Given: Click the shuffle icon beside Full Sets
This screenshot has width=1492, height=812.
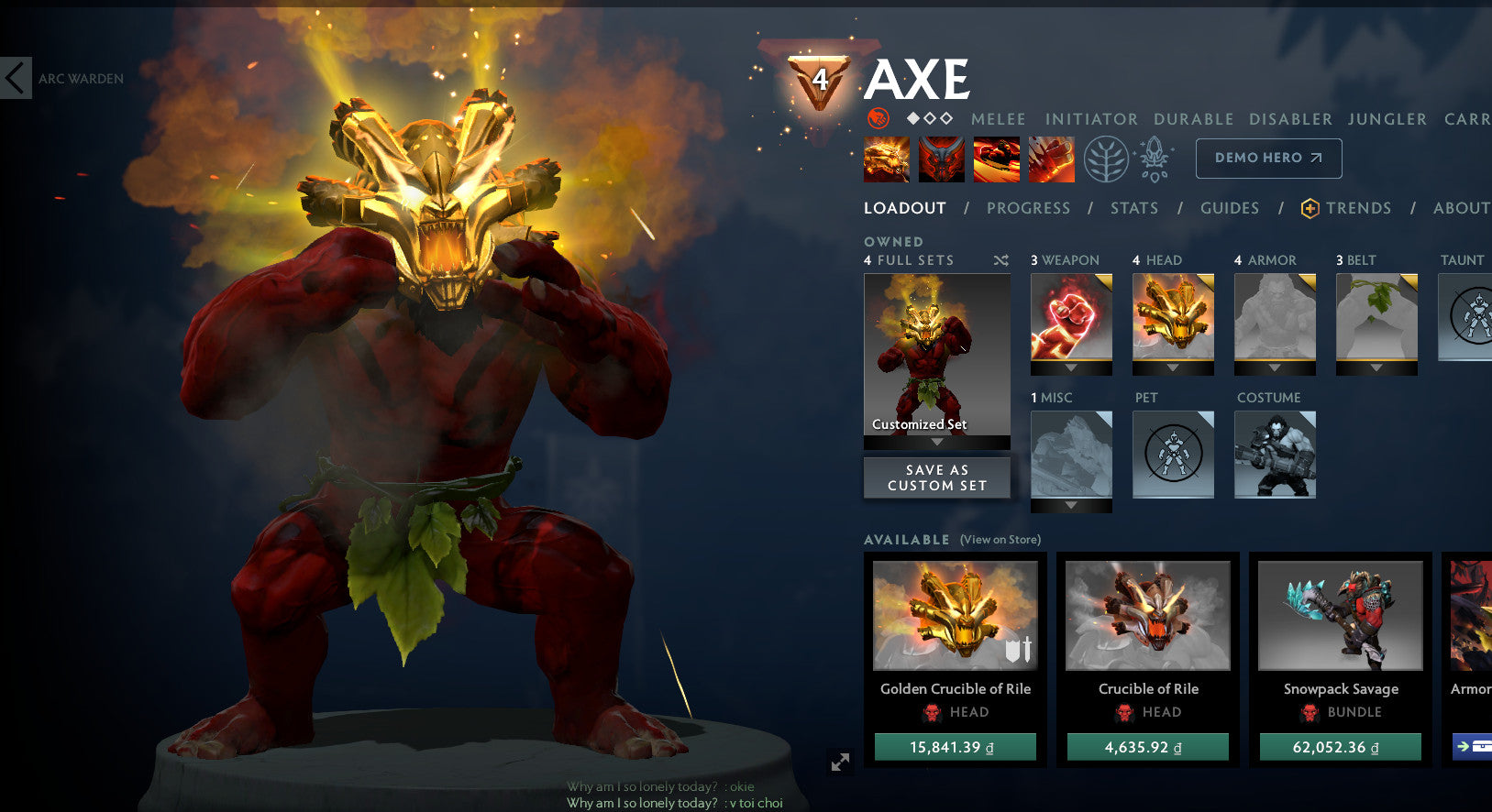Looking at the screenshot, I should (1001, 260).
